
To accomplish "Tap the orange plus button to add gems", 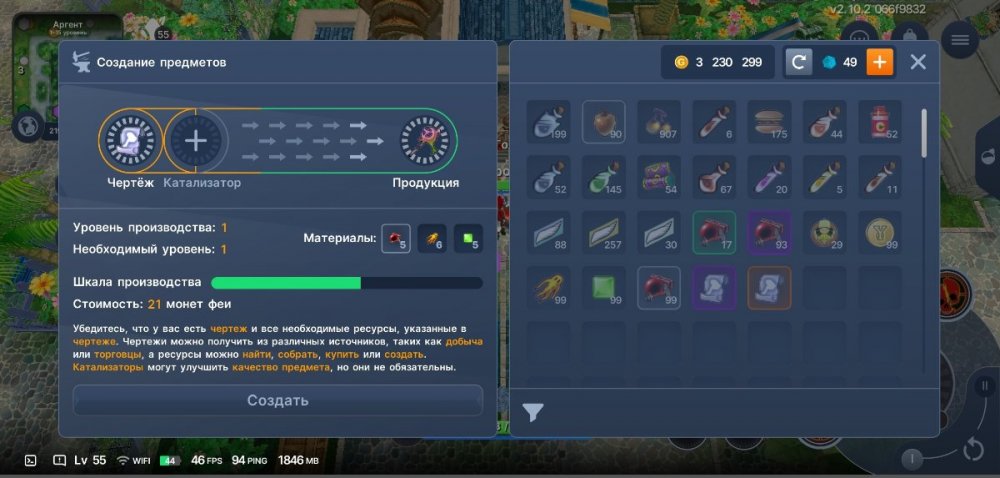I will point(880,62).
